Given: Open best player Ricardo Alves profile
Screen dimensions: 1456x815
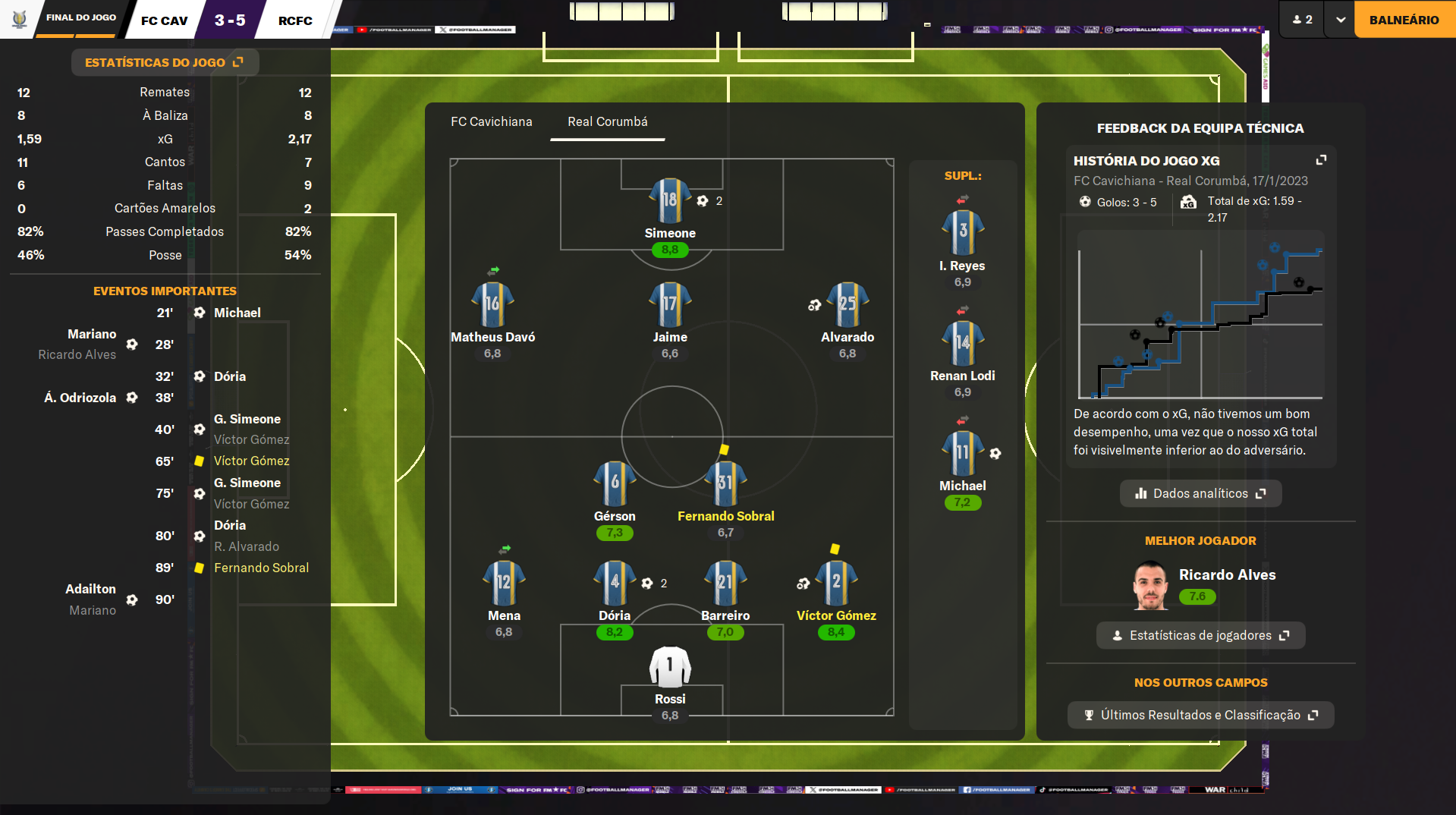Looking at the screenshot, I should [1226, 575].
